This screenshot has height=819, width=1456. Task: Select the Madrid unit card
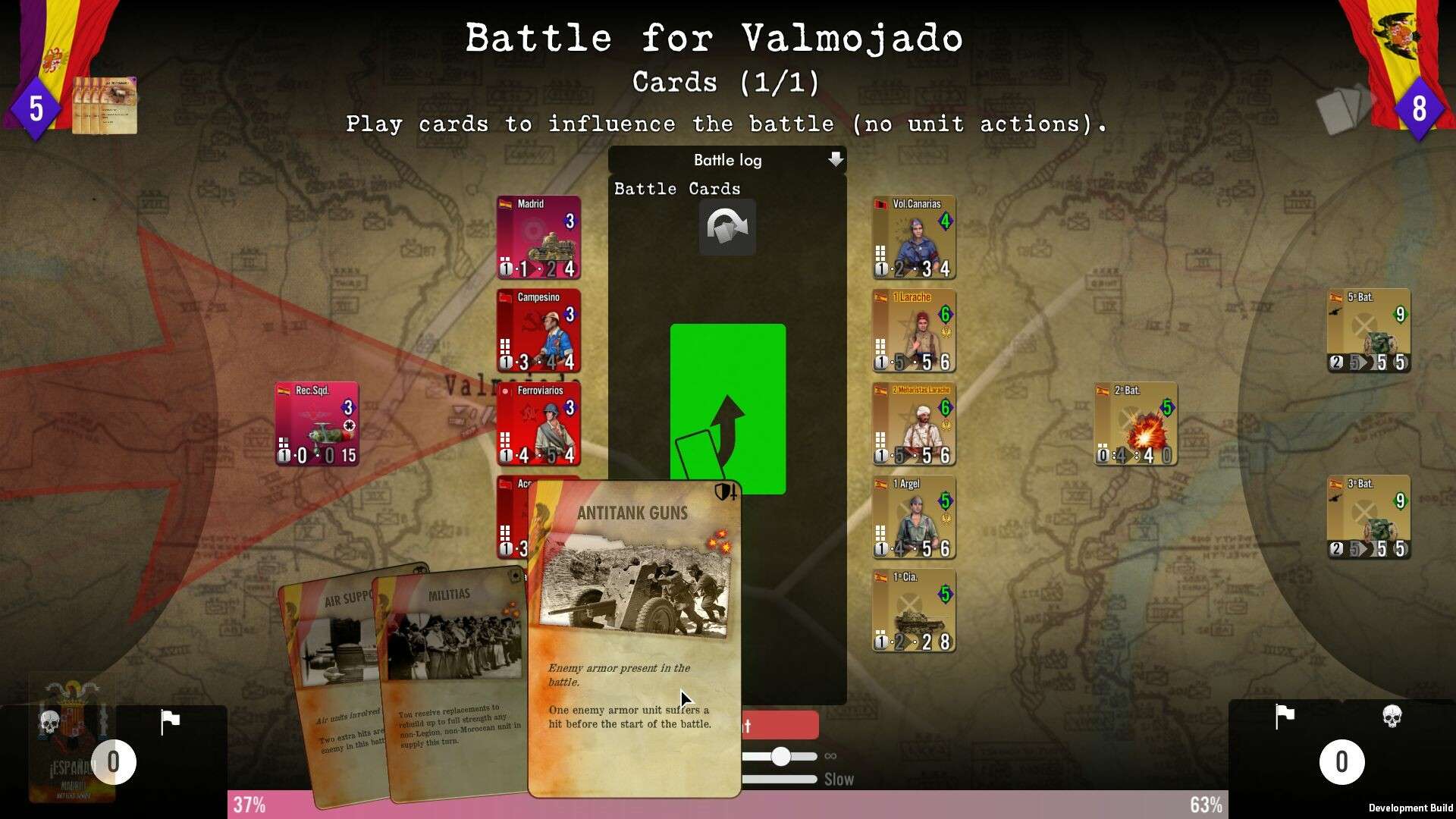538,237
